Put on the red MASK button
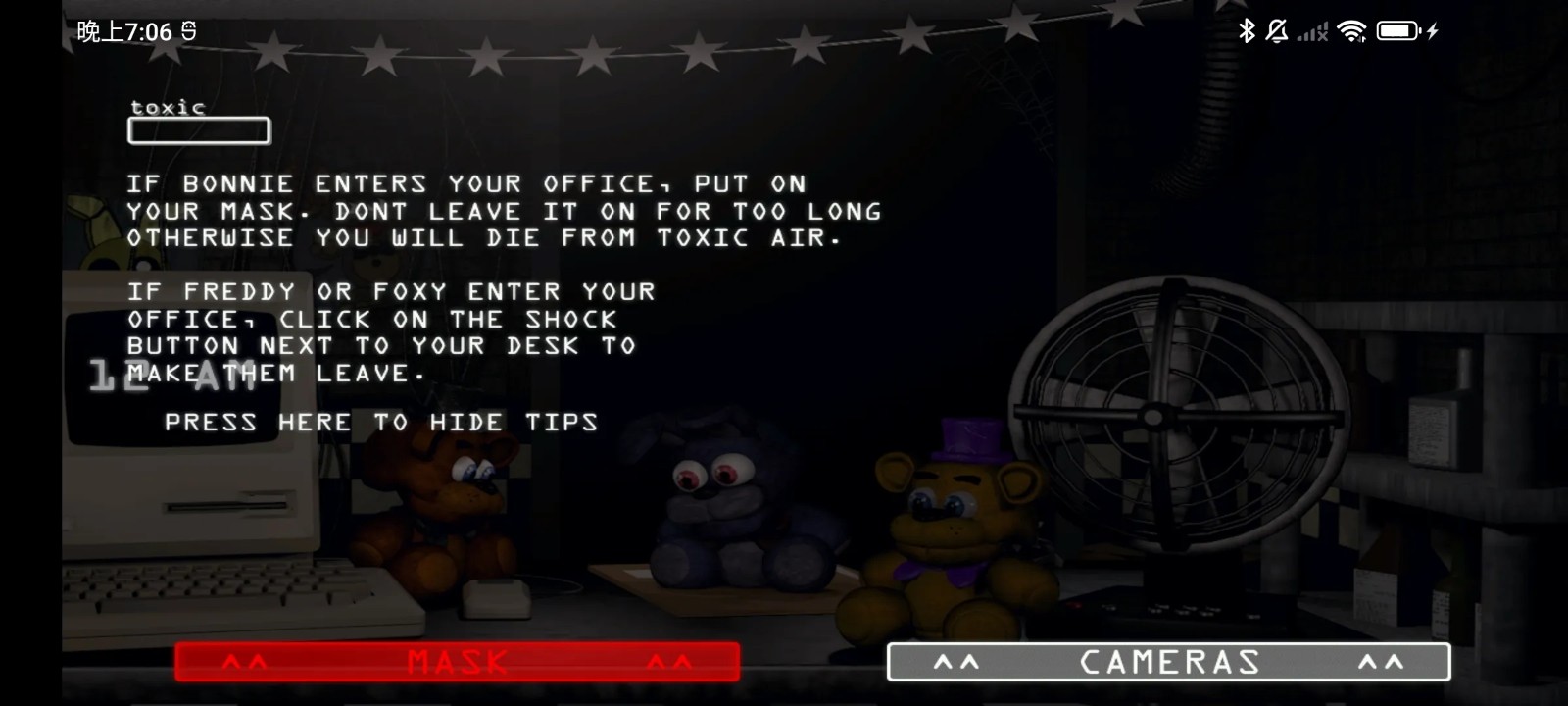Image resolution: width=1568 pixels, height=706 pixels. 457,662
